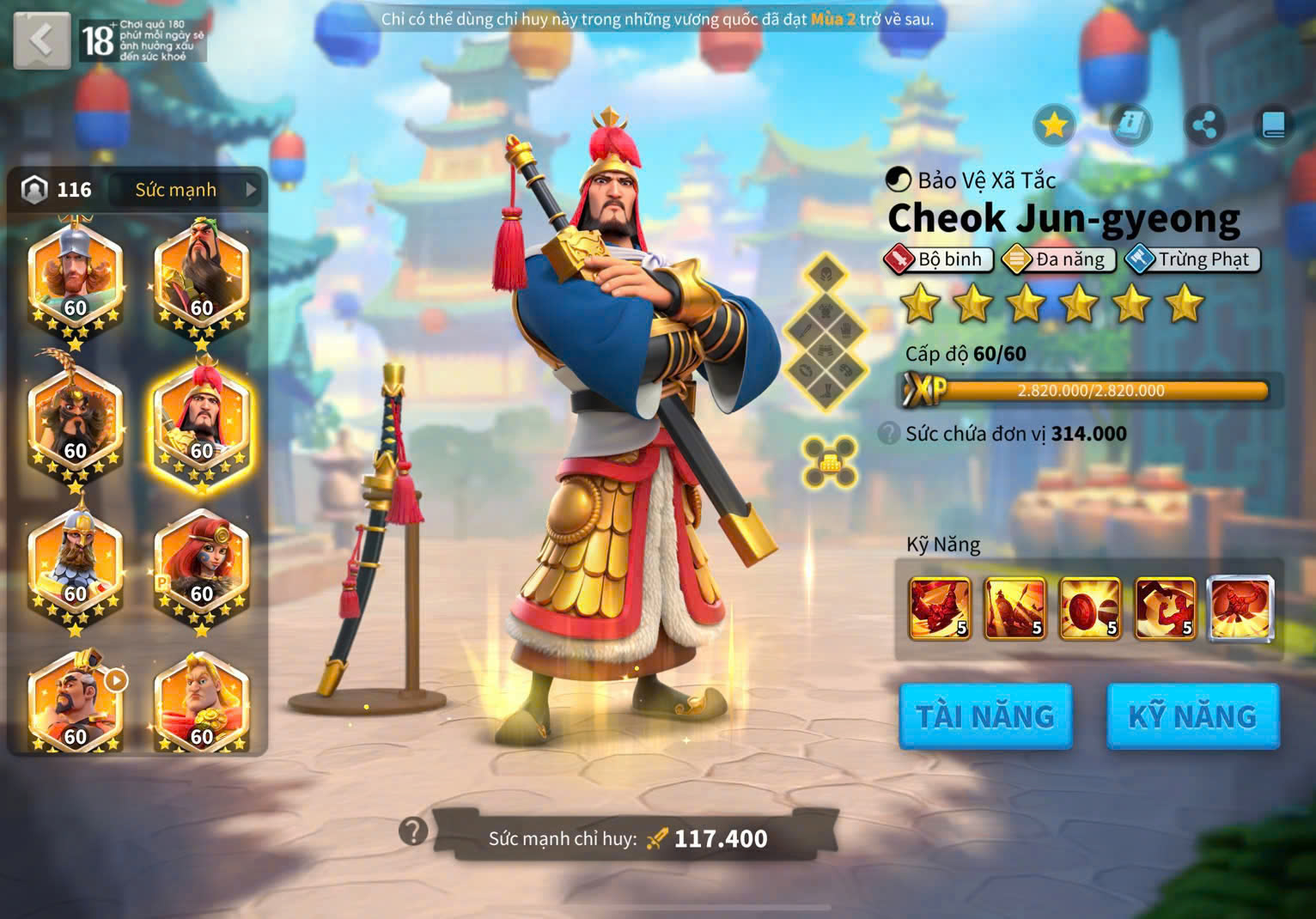Image resolution: width=1316 pixels, height=919 pixels.
Task: View the unawakened fifth expertise skill
Action: 1240,609
